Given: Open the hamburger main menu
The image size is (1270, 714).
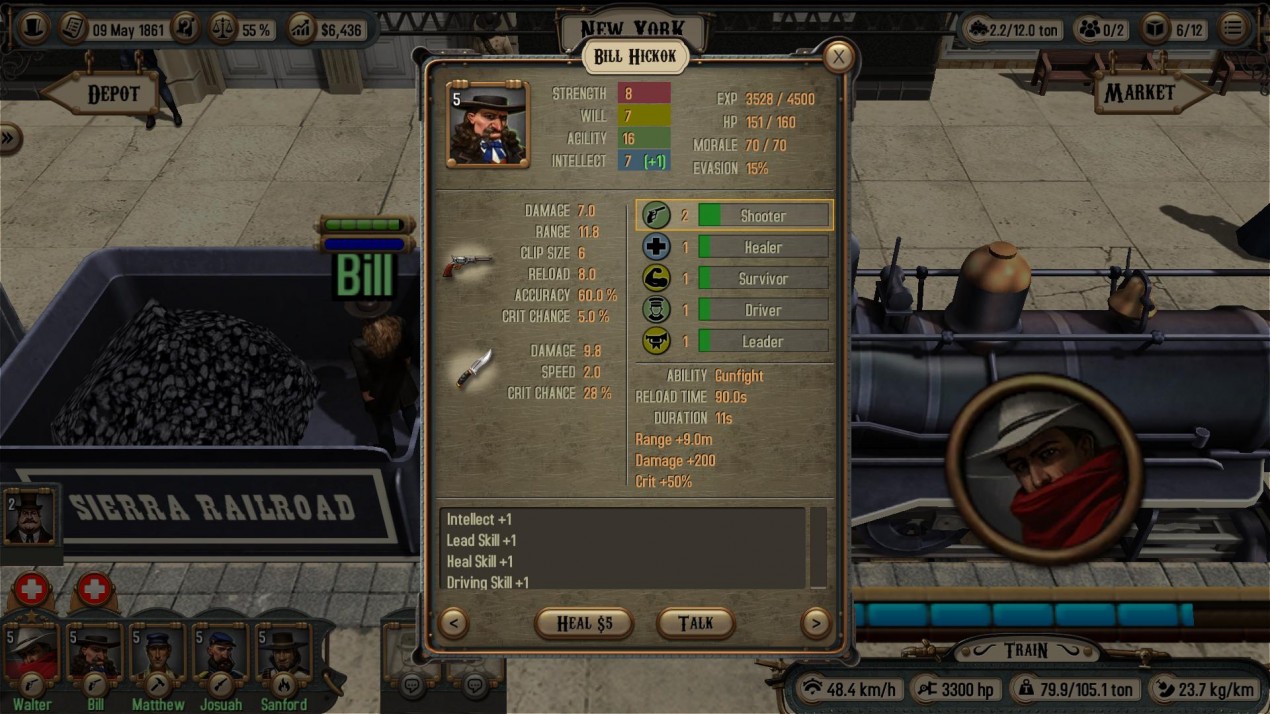Looking at the screenshot, I should click(x=1234, y=28).
